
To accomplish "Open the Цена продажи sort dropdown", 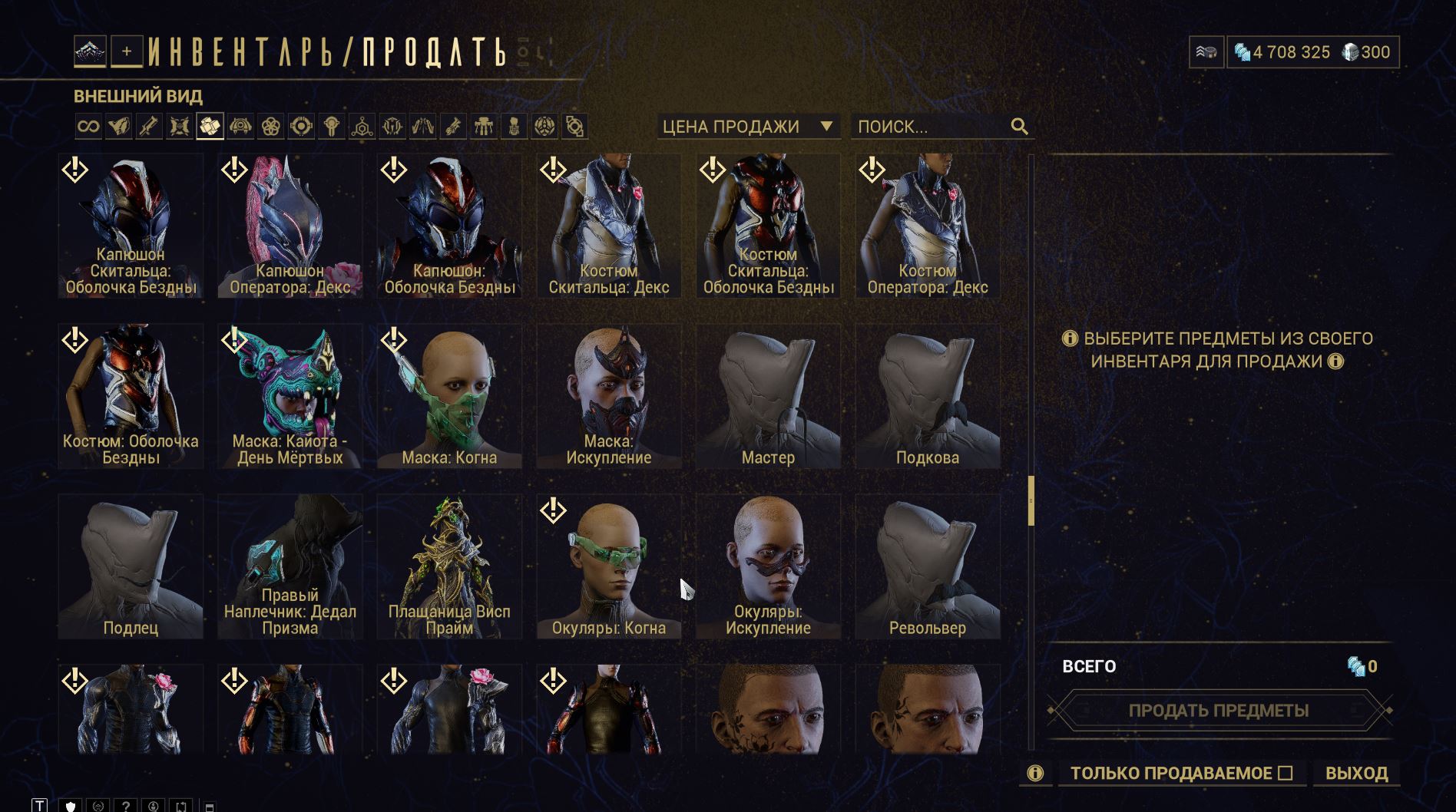I will point(747,127).
